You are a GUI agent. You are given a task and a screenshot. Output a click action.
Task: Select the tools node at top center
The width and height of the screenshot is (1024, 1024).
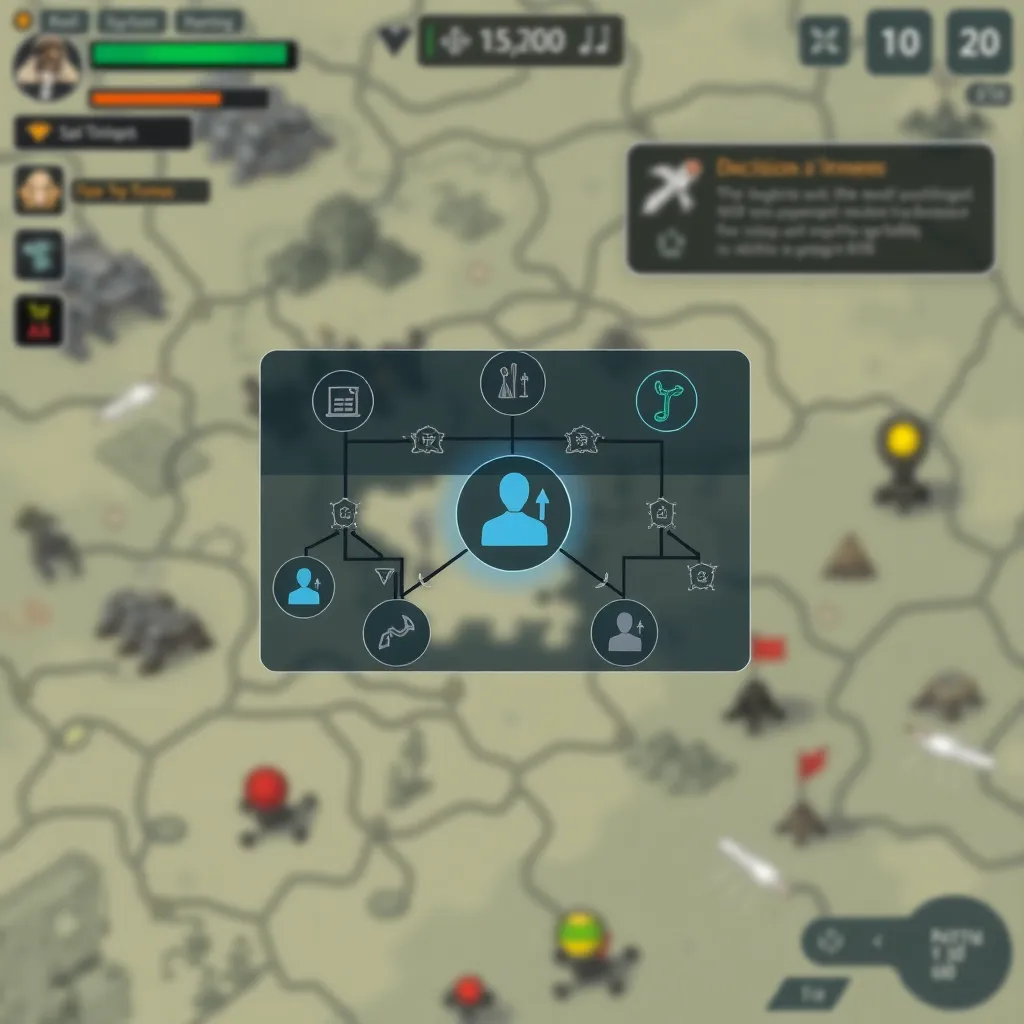512,382
